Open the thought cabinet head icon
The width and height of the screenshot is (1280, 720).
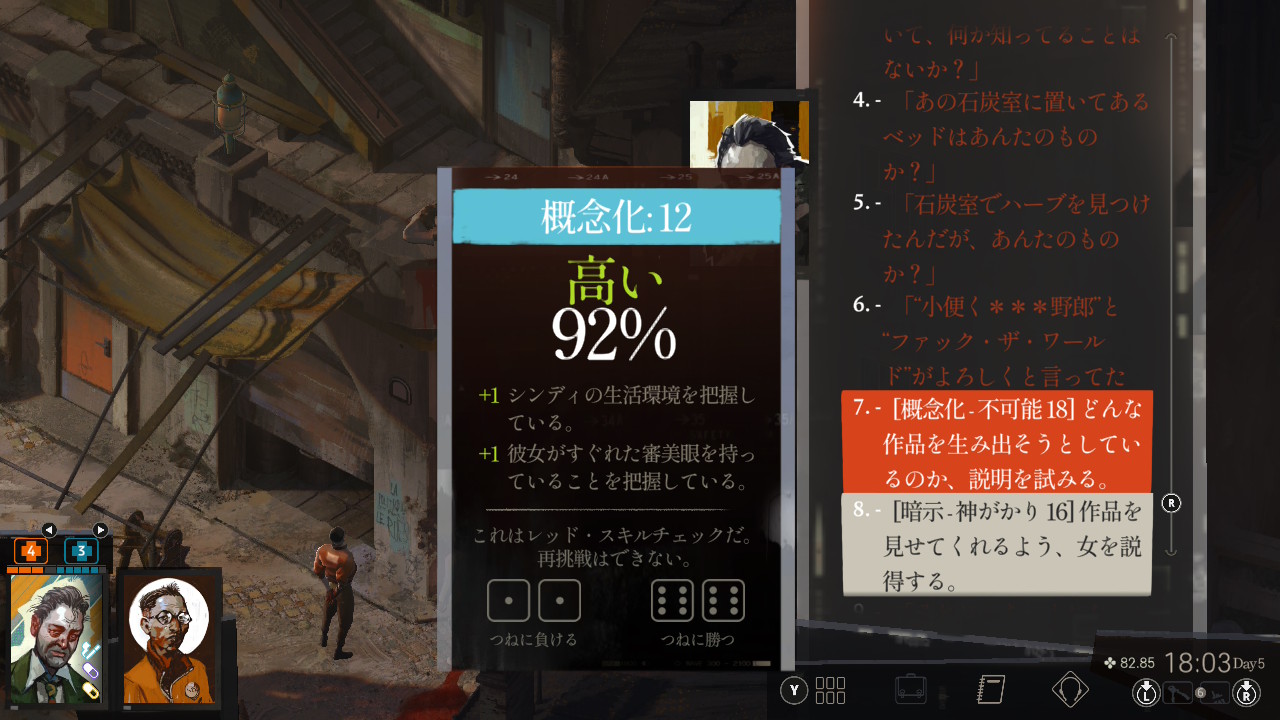point(1070,690)
